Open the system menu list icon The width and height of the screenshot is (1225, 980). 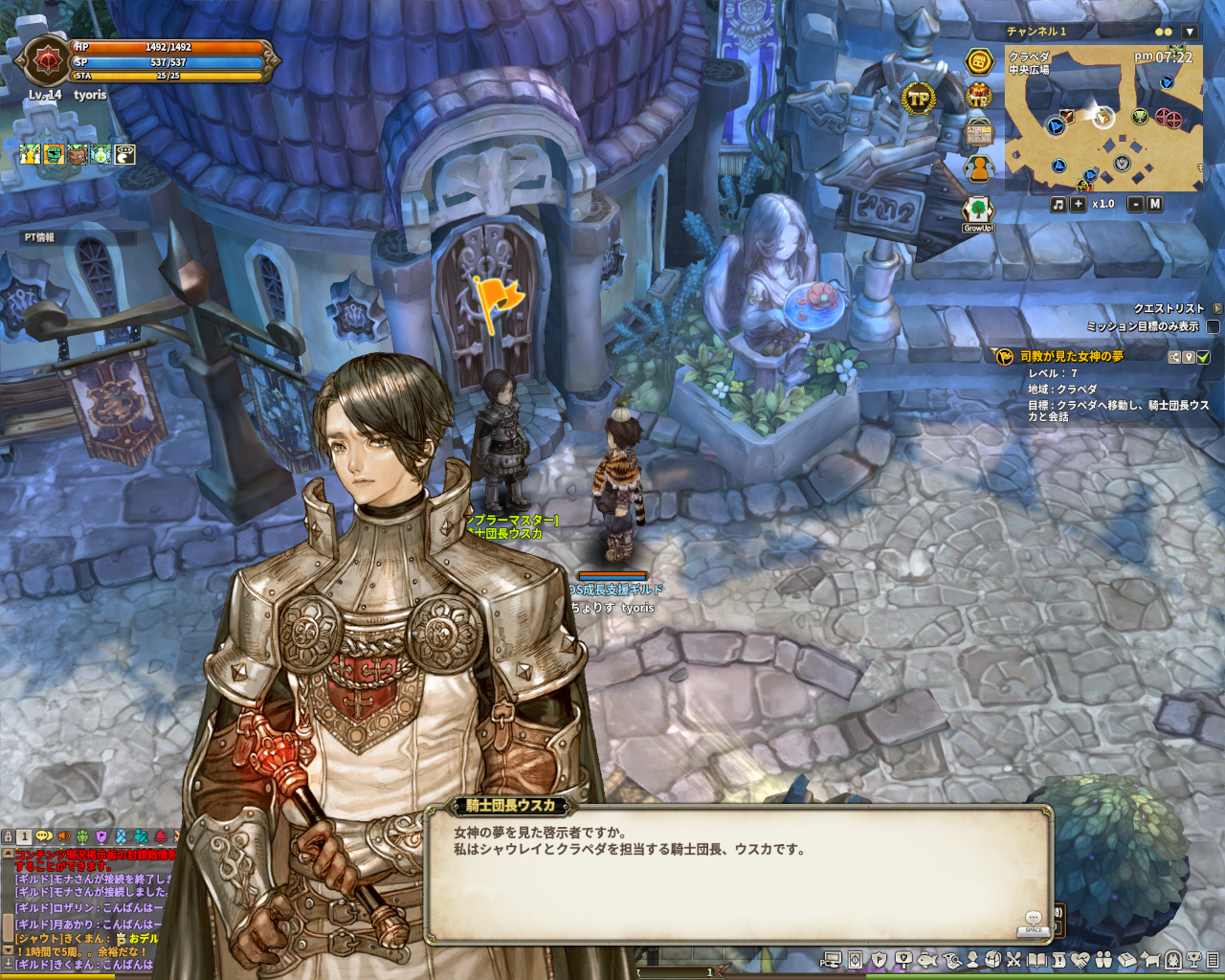click(1213, 960)
